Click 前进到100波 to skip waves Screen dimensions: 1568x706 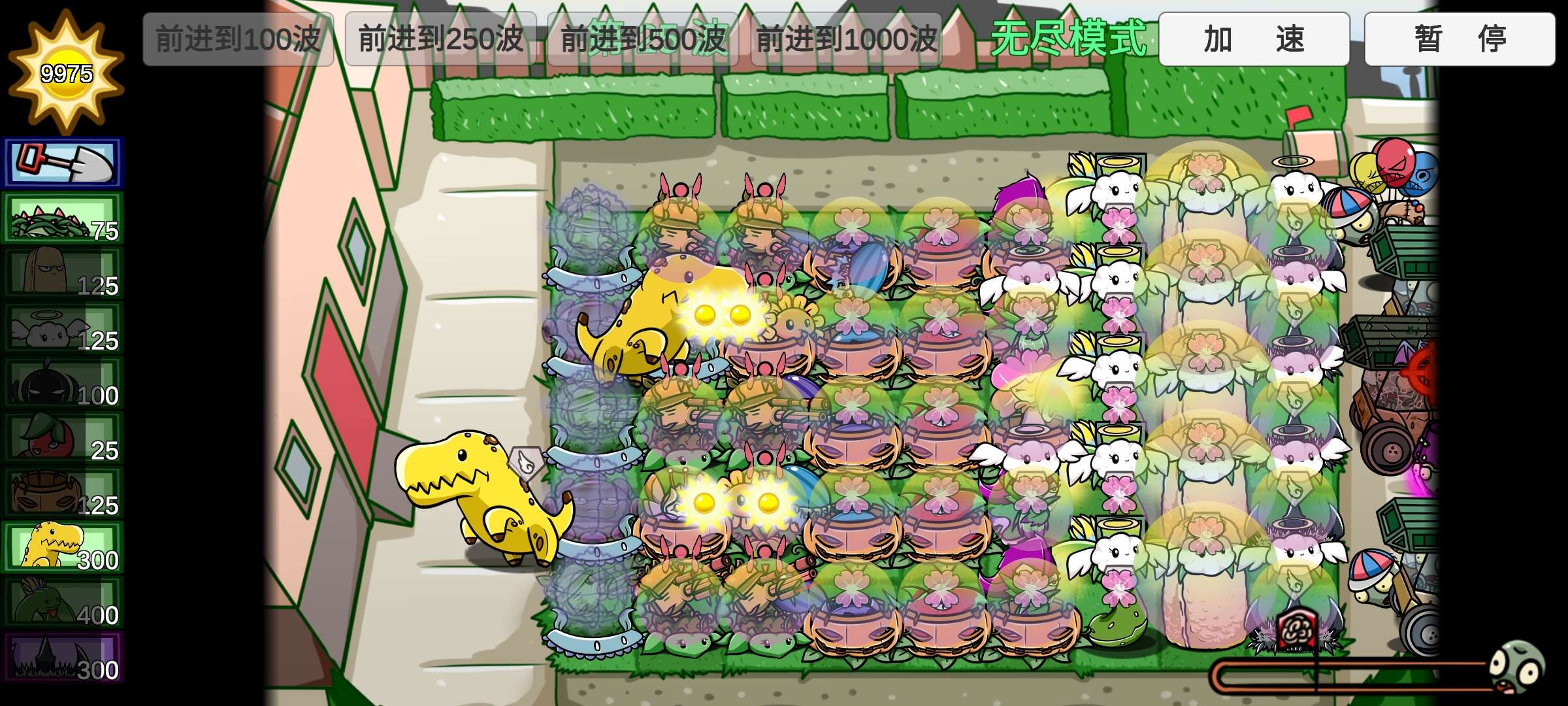237,39
